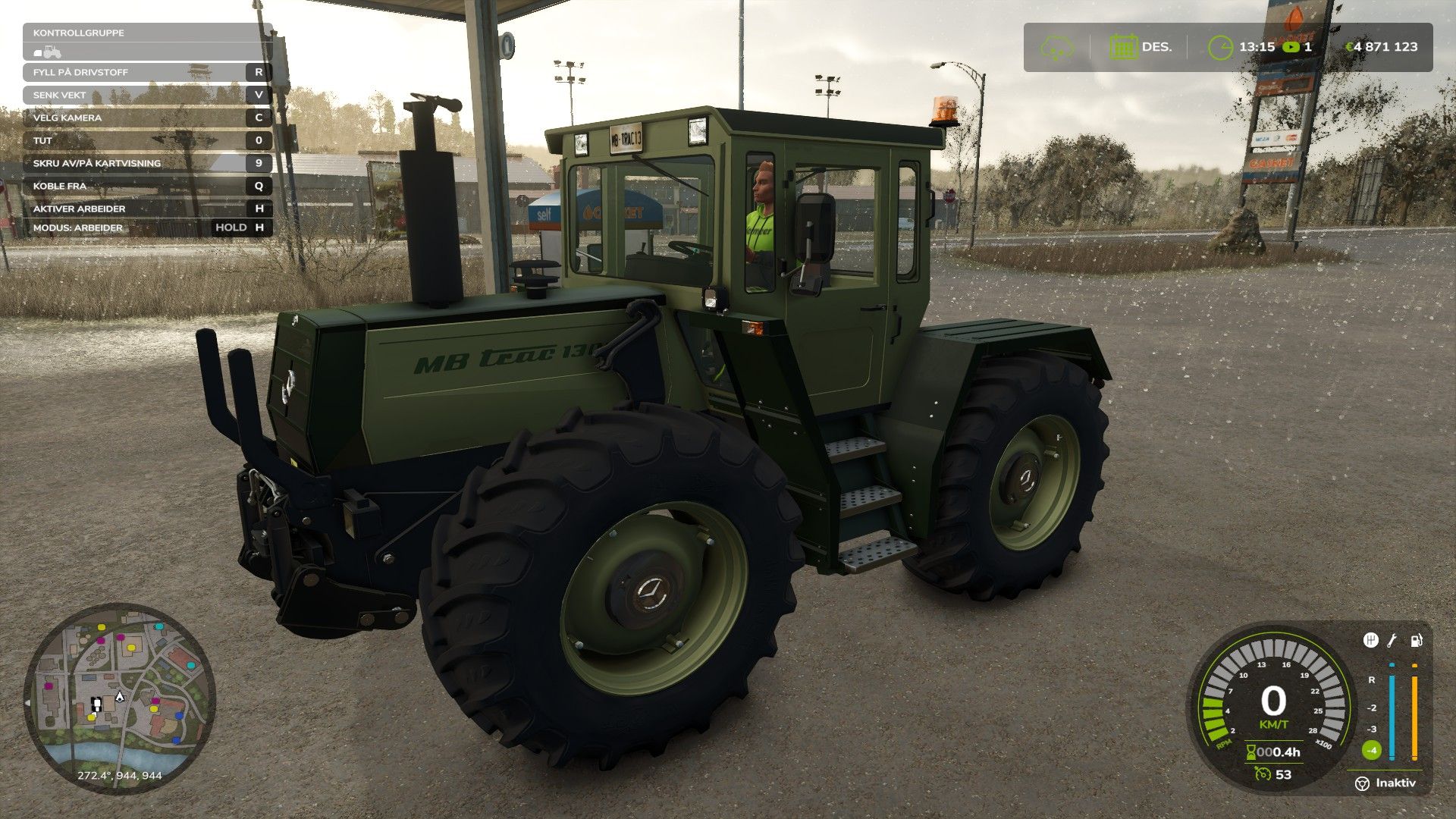
Task: Select the cruise control speedometer icon showing 53
Action: tap(1263, 774)
